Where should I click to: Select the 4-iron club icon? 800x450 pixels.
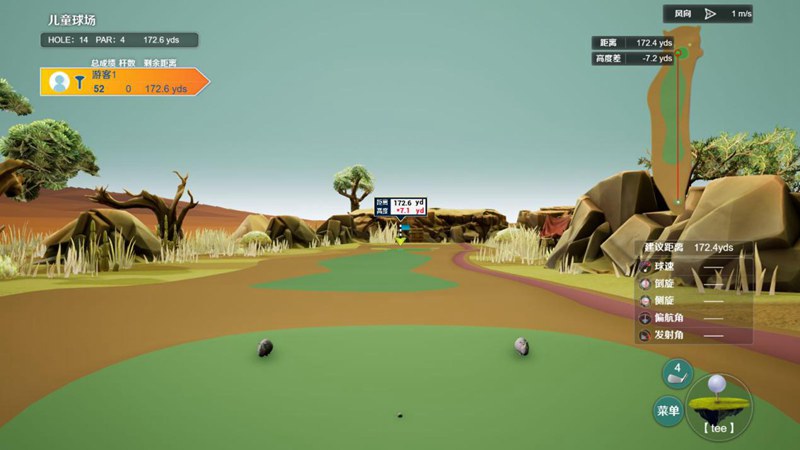pos(677,373)
